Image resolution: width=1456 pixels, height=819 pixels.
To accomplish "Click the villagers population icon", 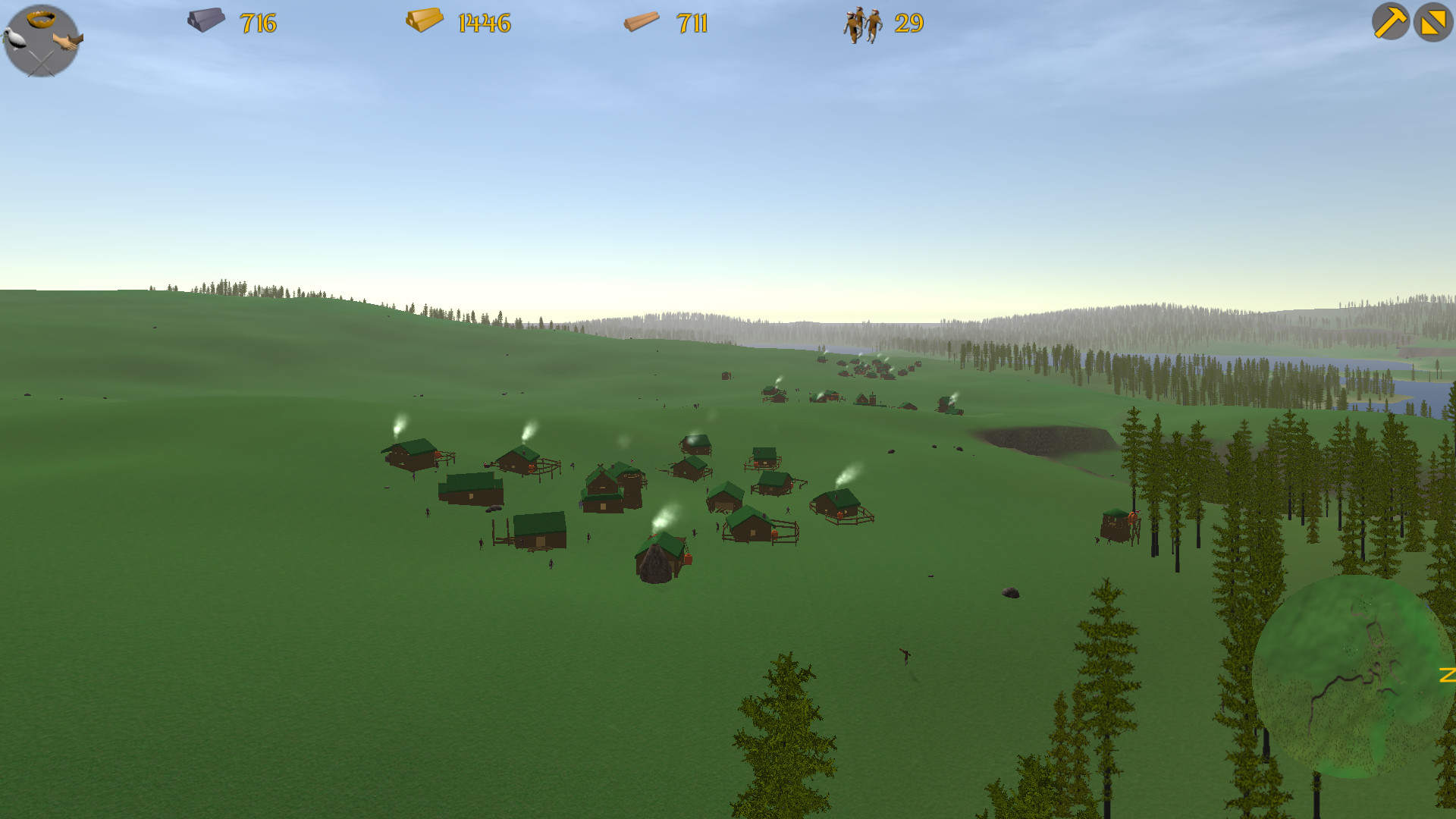I will click(x=861, y=24).
